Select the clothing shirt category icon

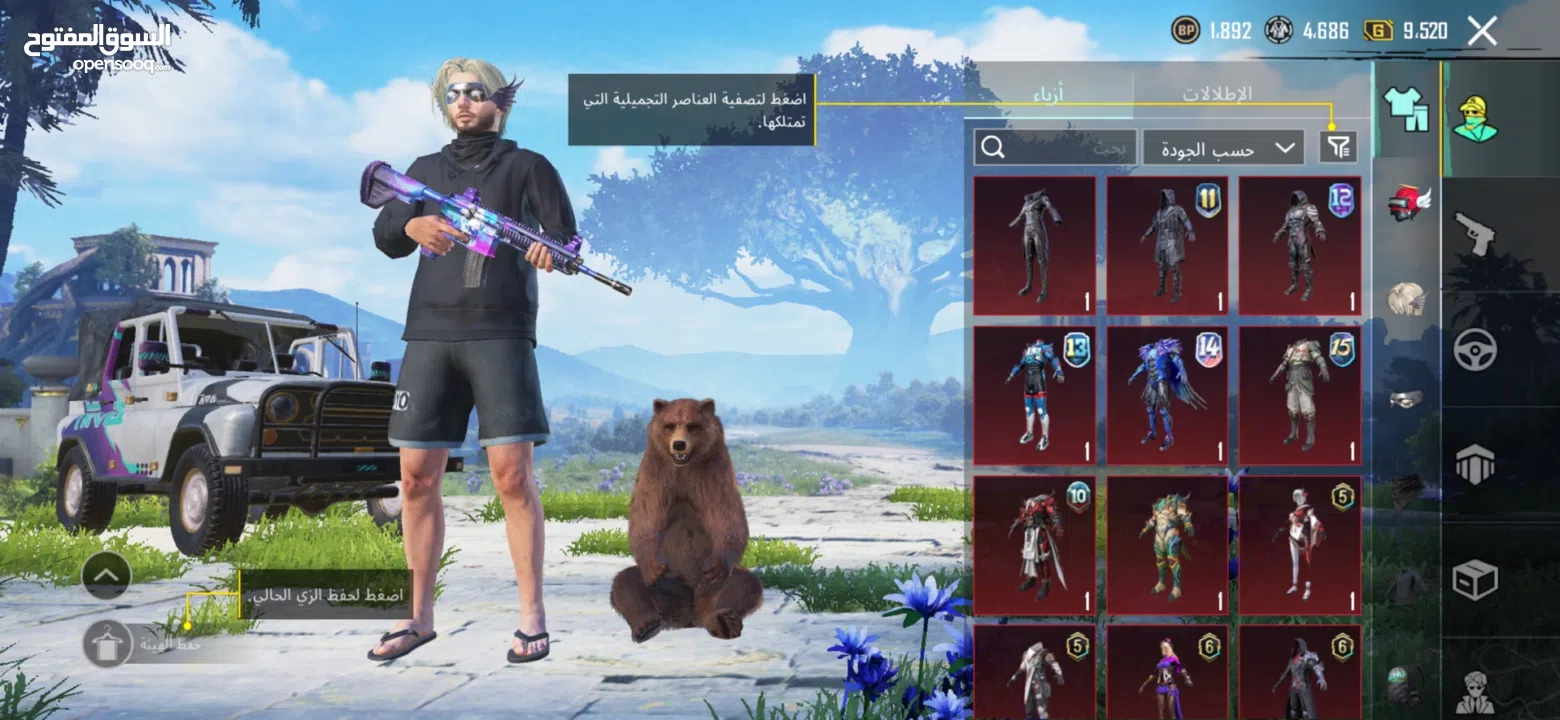click(x=1408, y=110)
